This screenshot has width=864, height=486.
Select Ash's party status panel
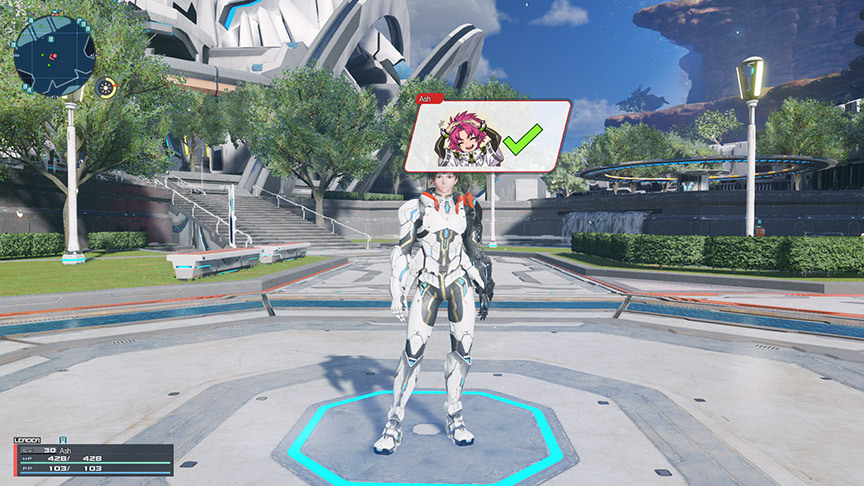pos(93,459)
